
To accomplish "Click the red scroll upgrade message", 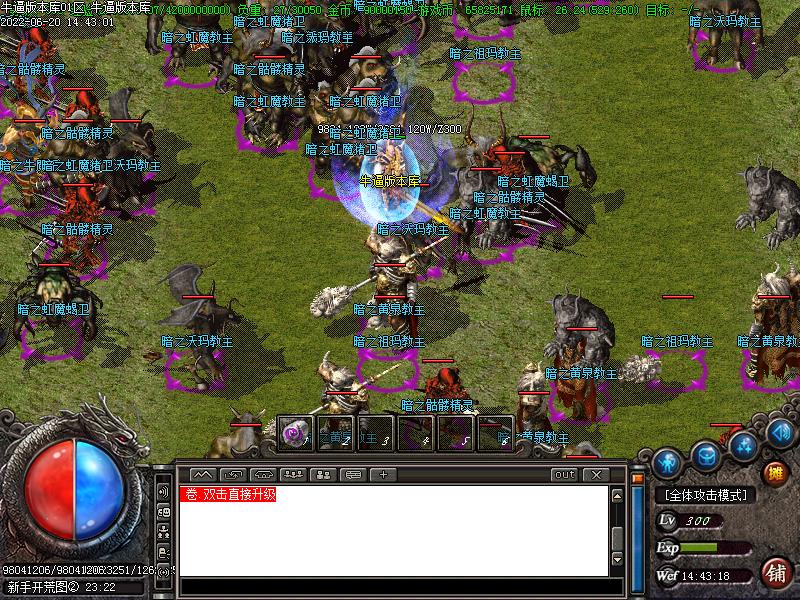I will pyautogui.click(x=227, y=494).
